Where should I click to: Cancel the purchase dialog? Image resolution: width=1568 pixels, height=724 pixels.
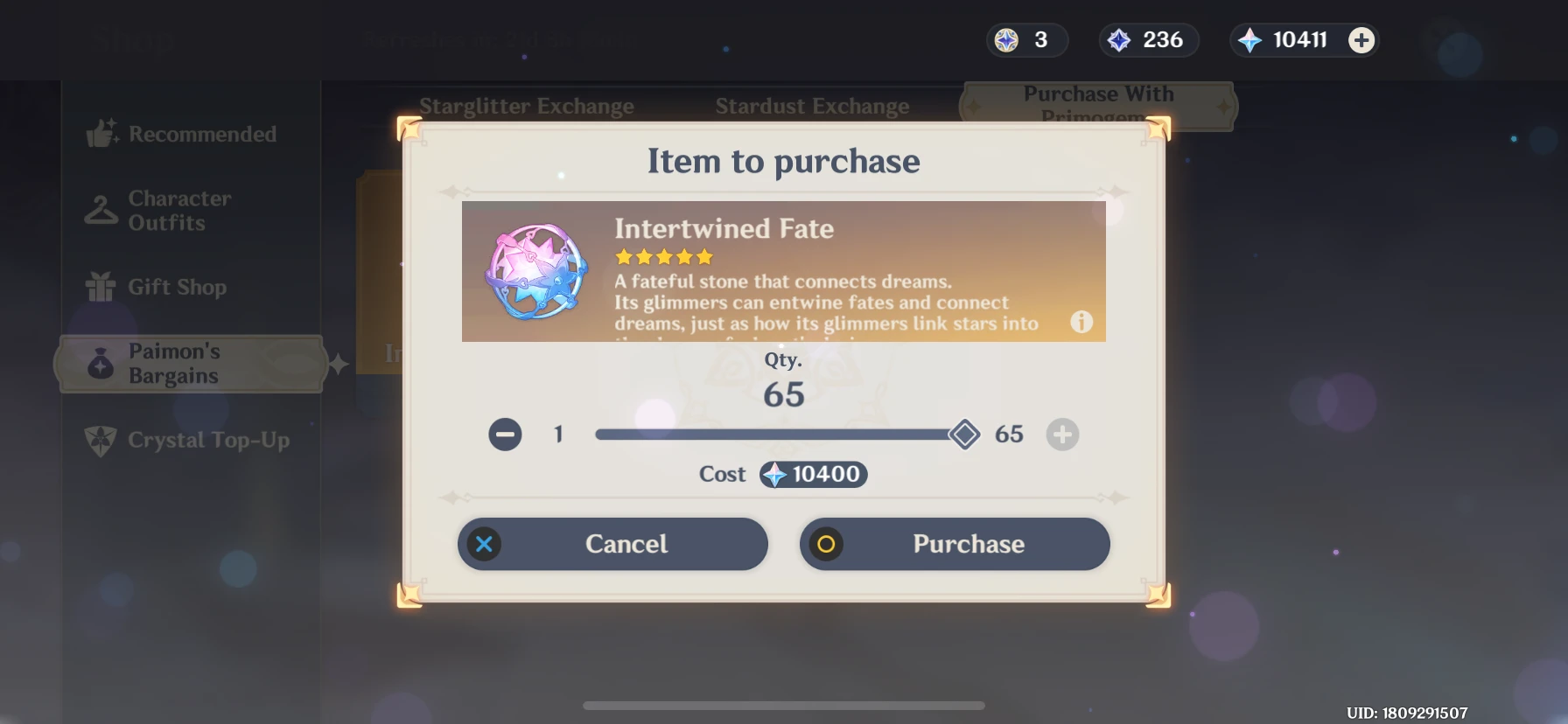pyautogui.click(x=612, y=544)
